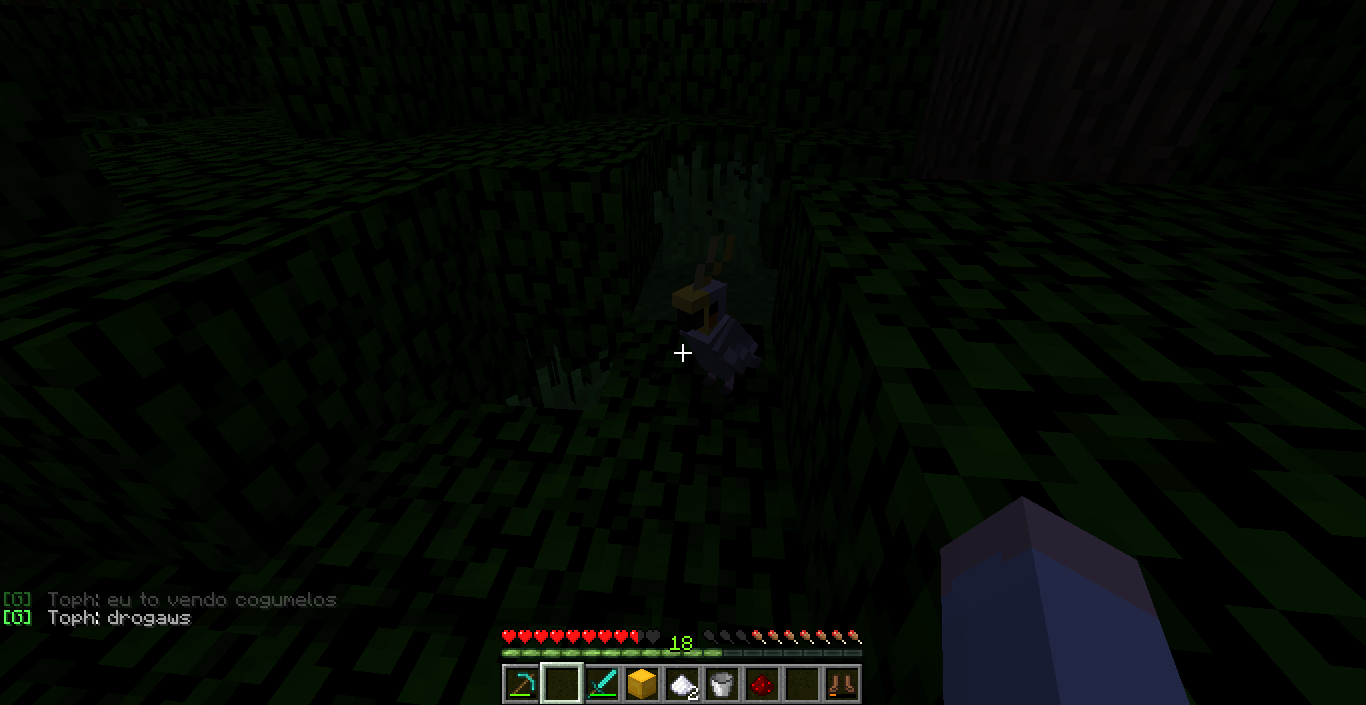This screenshot has width=1366, height=705.
Task: Choose the diamond sword in hotbar
Action: pyautogui.click(x=601, y=685)
